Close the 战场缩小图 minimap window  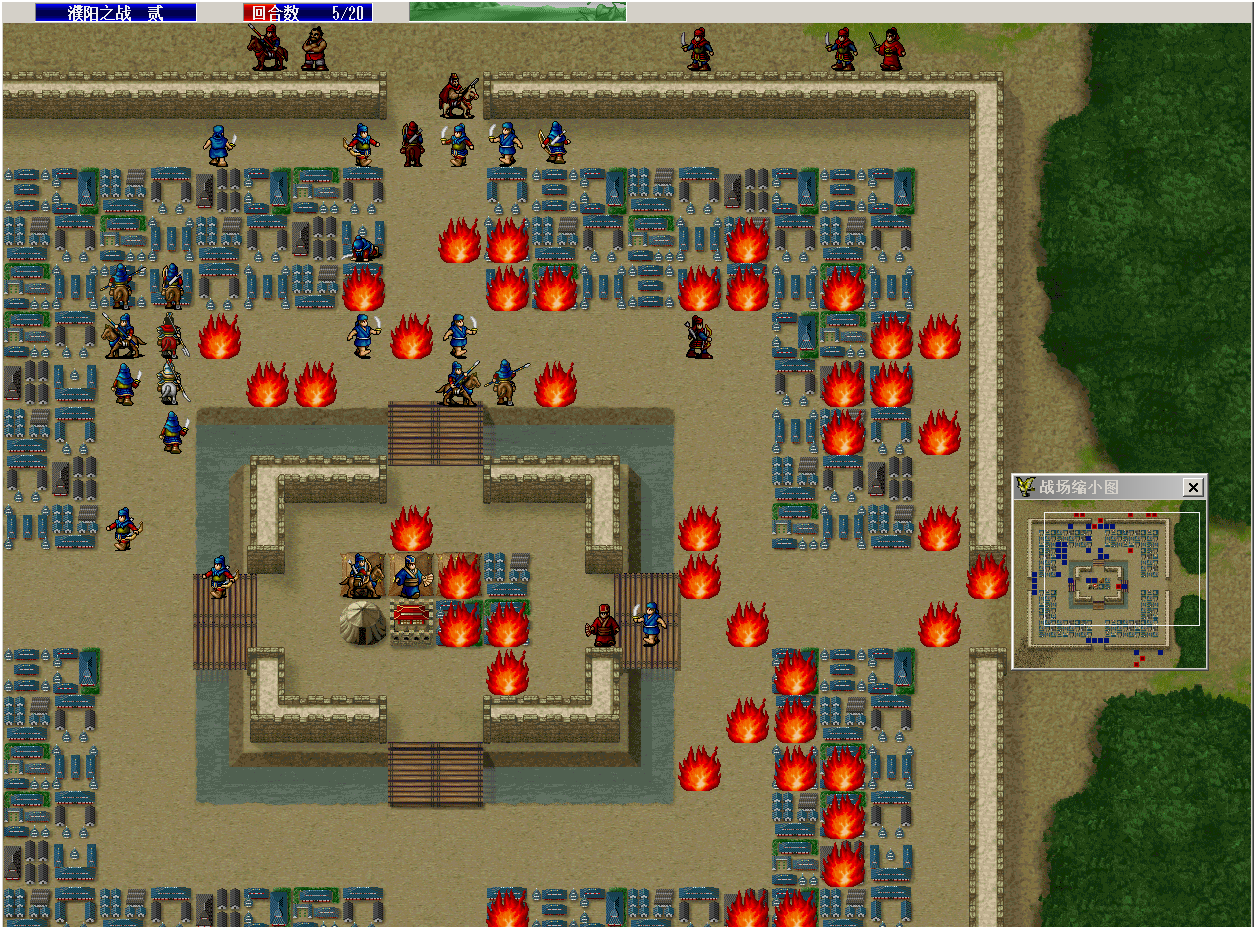pyautogui.click(x=1192, y=487)
